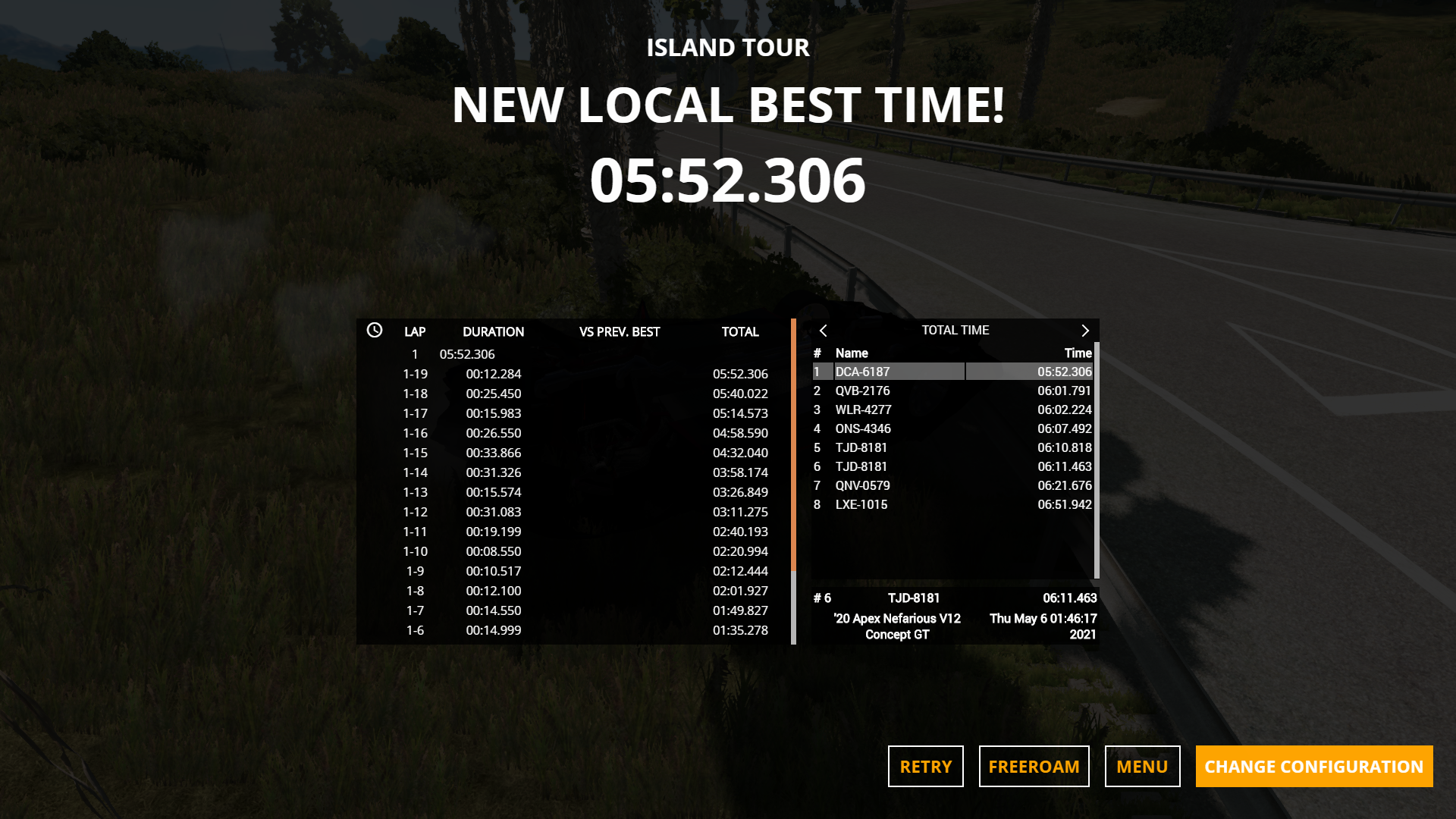Enter FREEROAM mode

click(x=1034, y=766)
